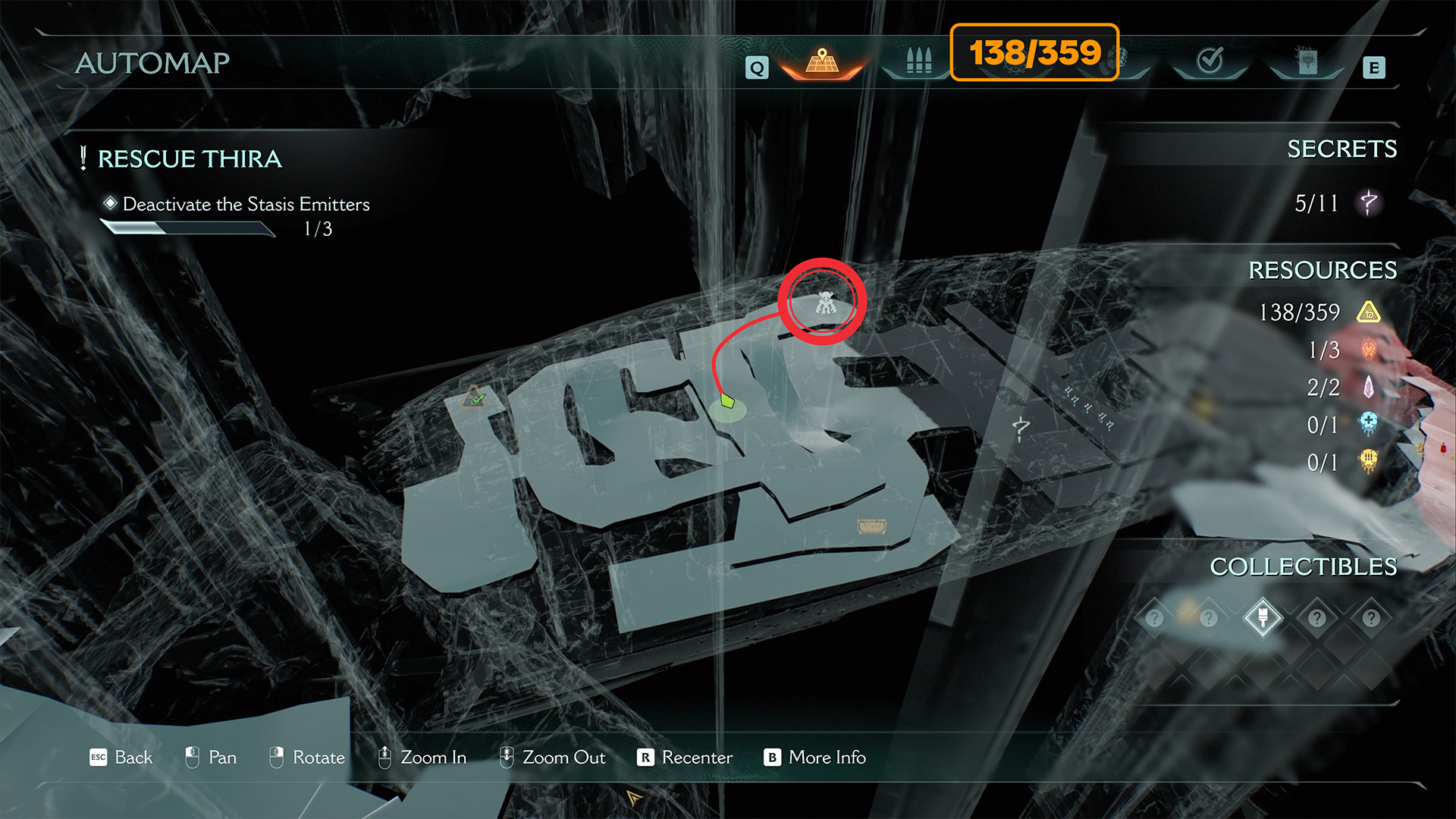Open More Info for the map
This screenshot has height=819, width=1456.
point(815,758)
